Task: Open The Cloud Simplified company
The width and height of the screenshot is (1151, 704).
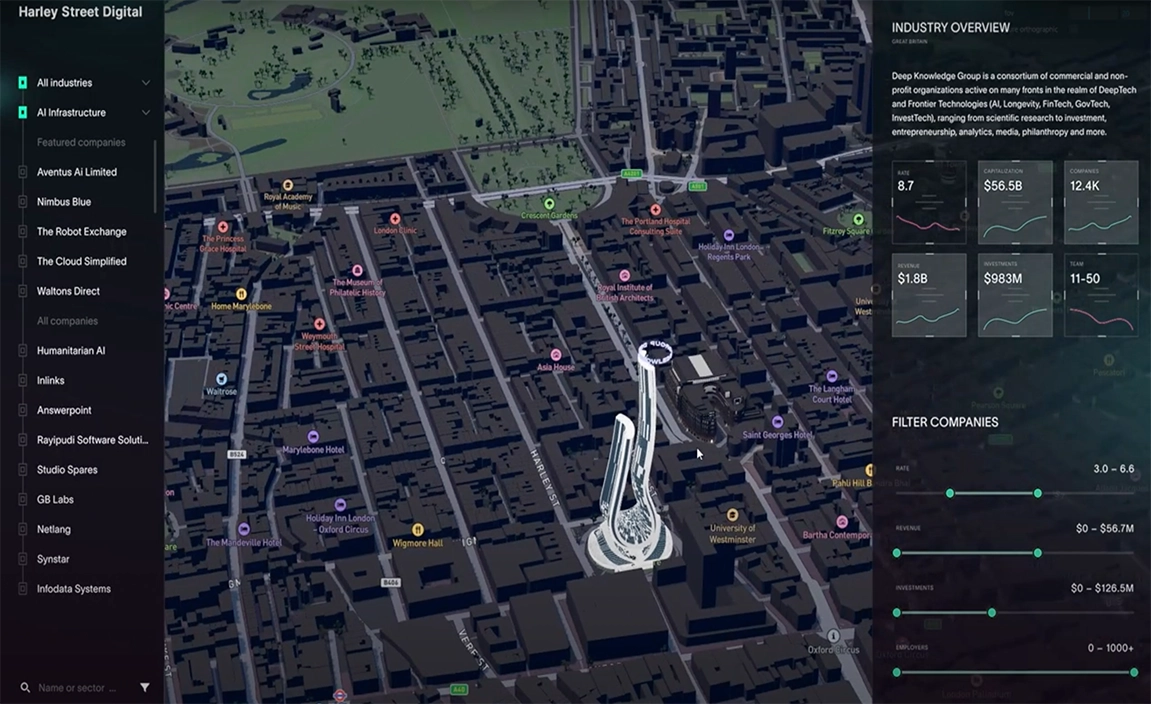Action: (x=82, y=262)
